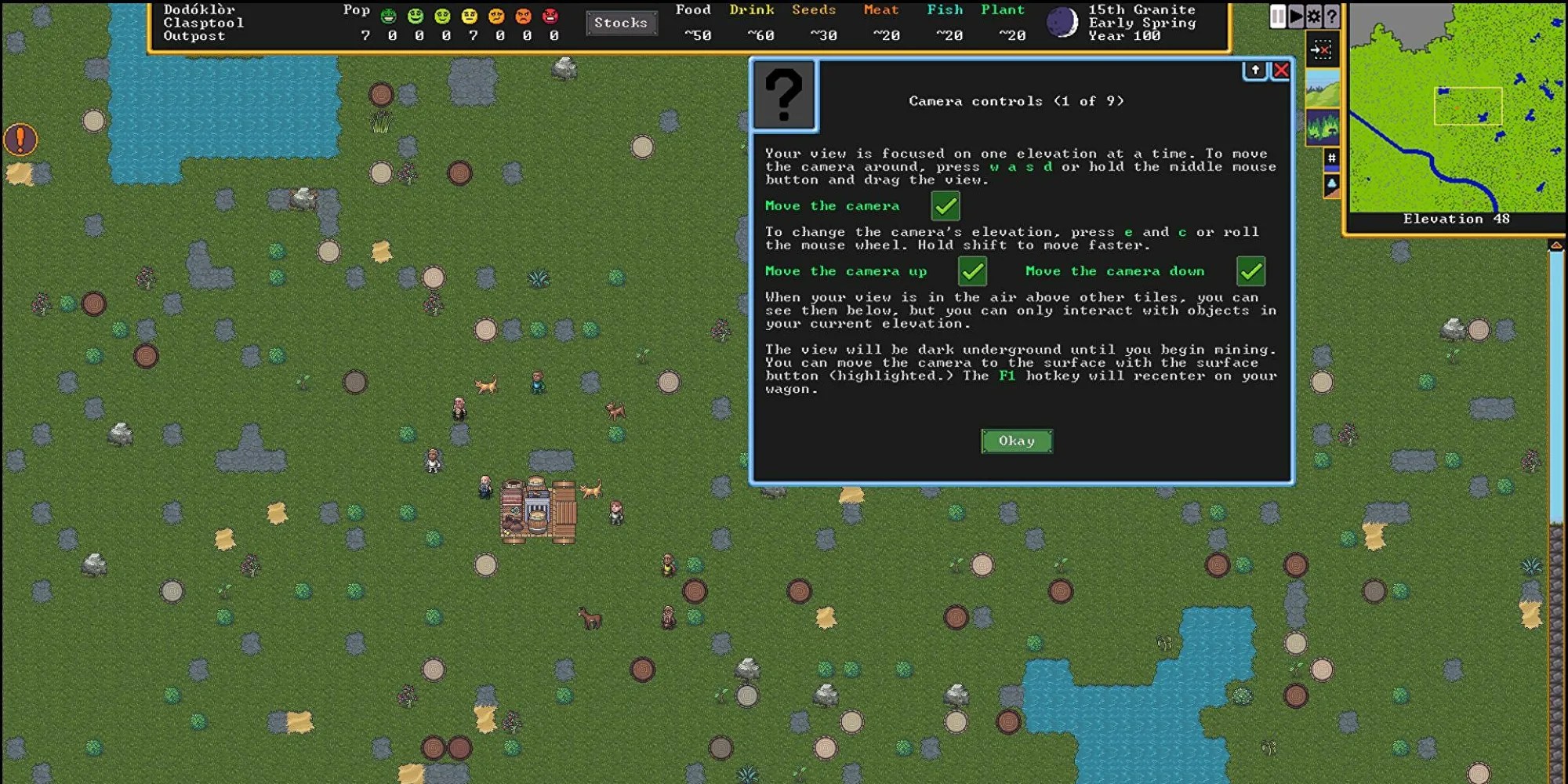Image resolution: width=1568 pixels, height=784 pixels.
Task: Click the recenter arrow-to-square icon
Action: [1322, 51]
